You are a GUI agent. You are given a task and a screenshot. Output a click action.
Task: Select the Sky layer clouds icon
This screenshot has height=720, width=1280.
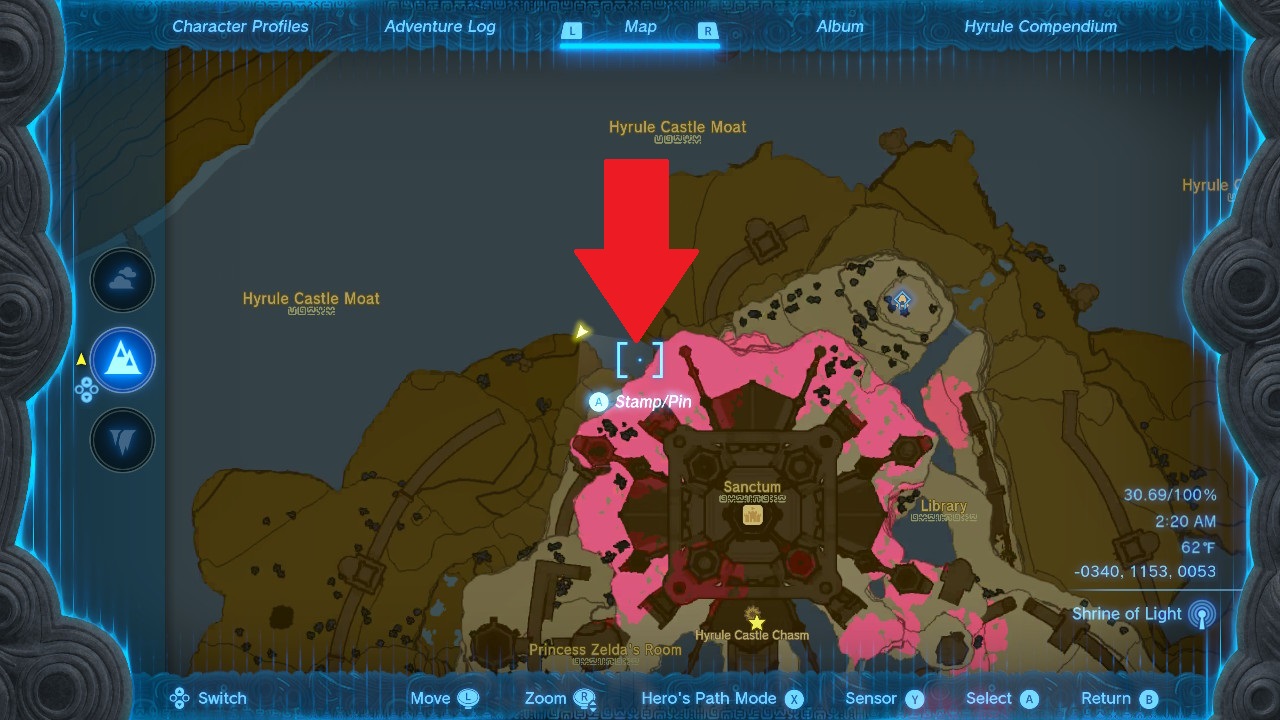122,280
